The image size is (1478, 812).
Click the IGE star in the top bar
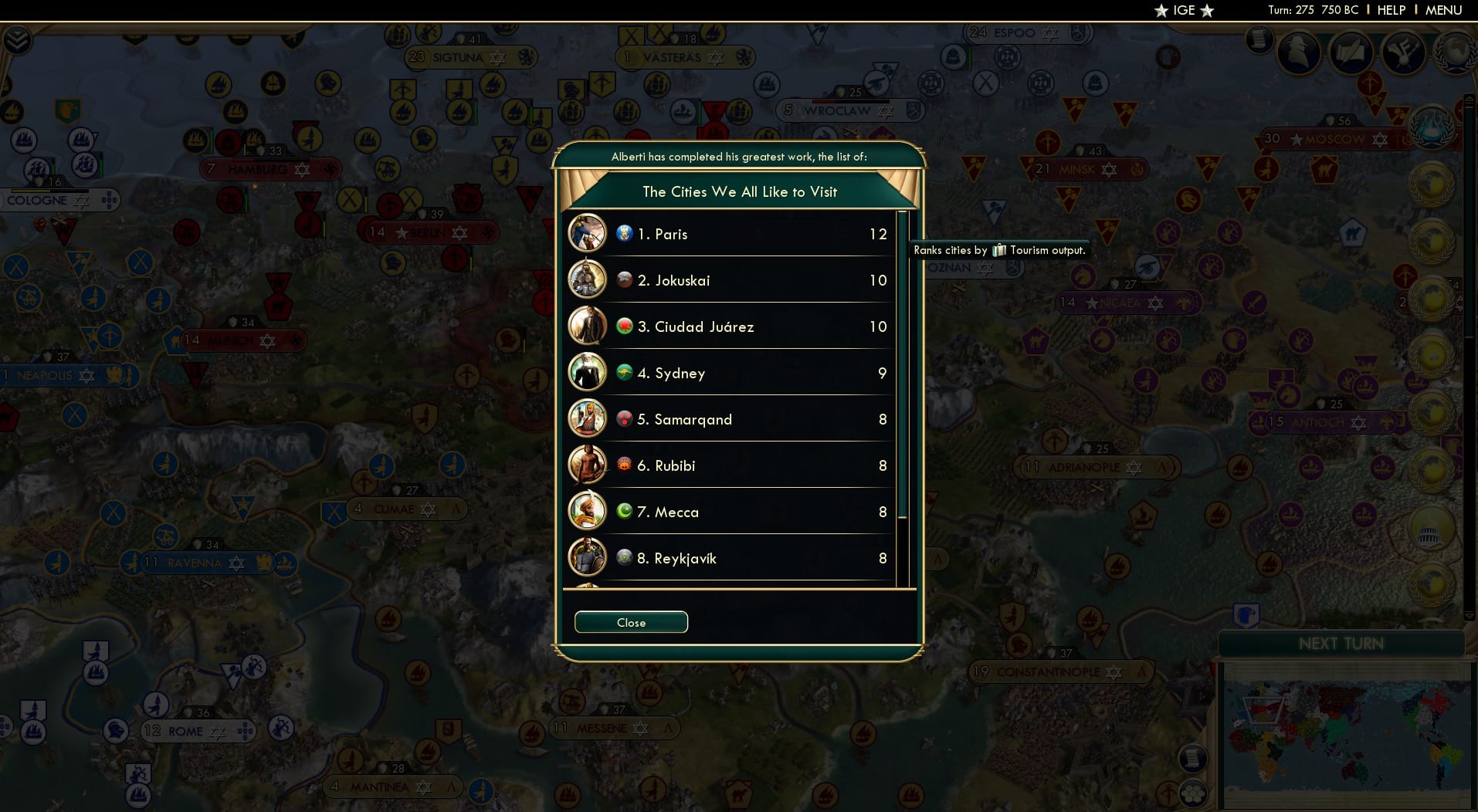[x=1160, y=11]
